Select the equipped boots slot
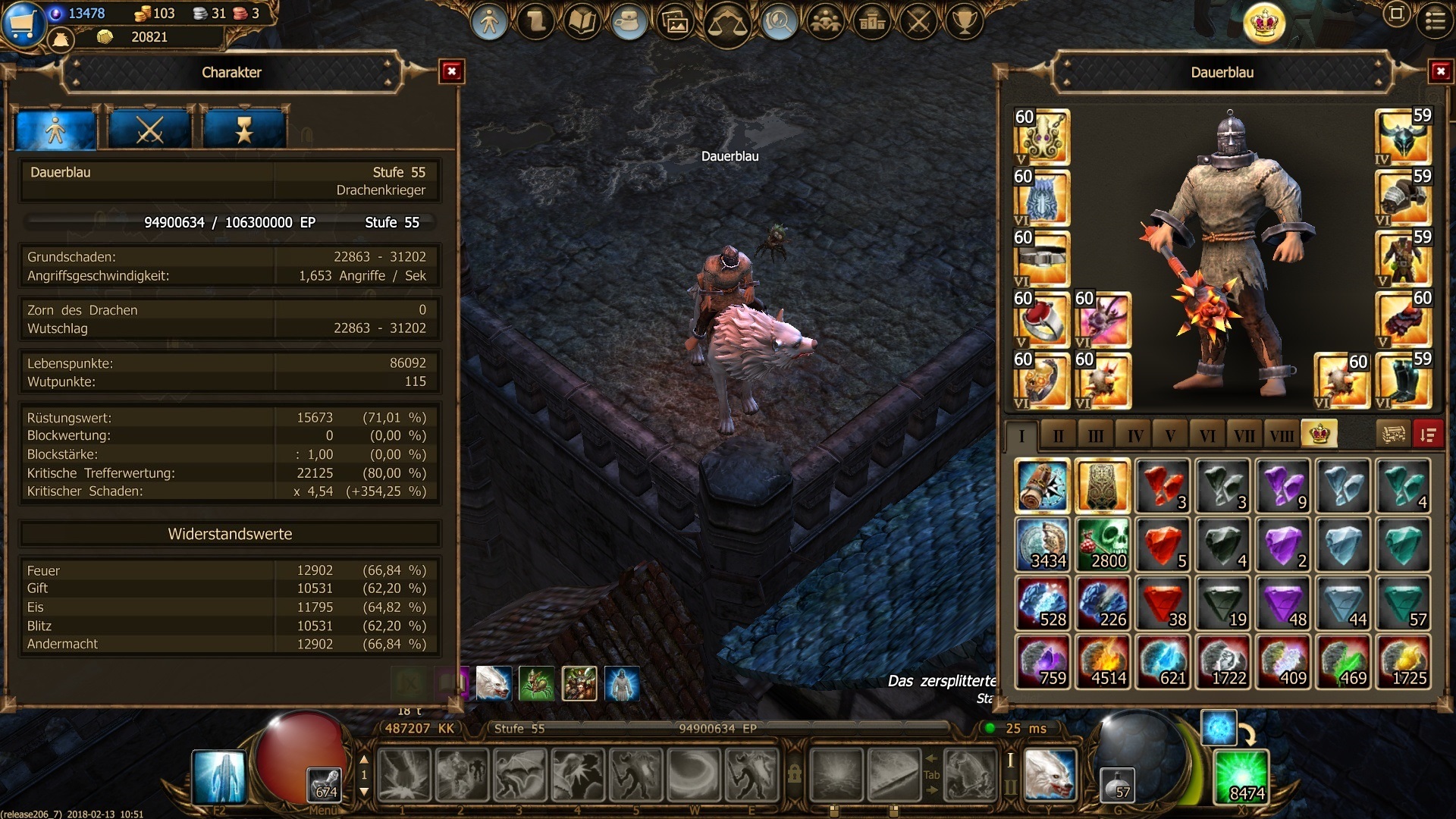 click(1402, 381)
